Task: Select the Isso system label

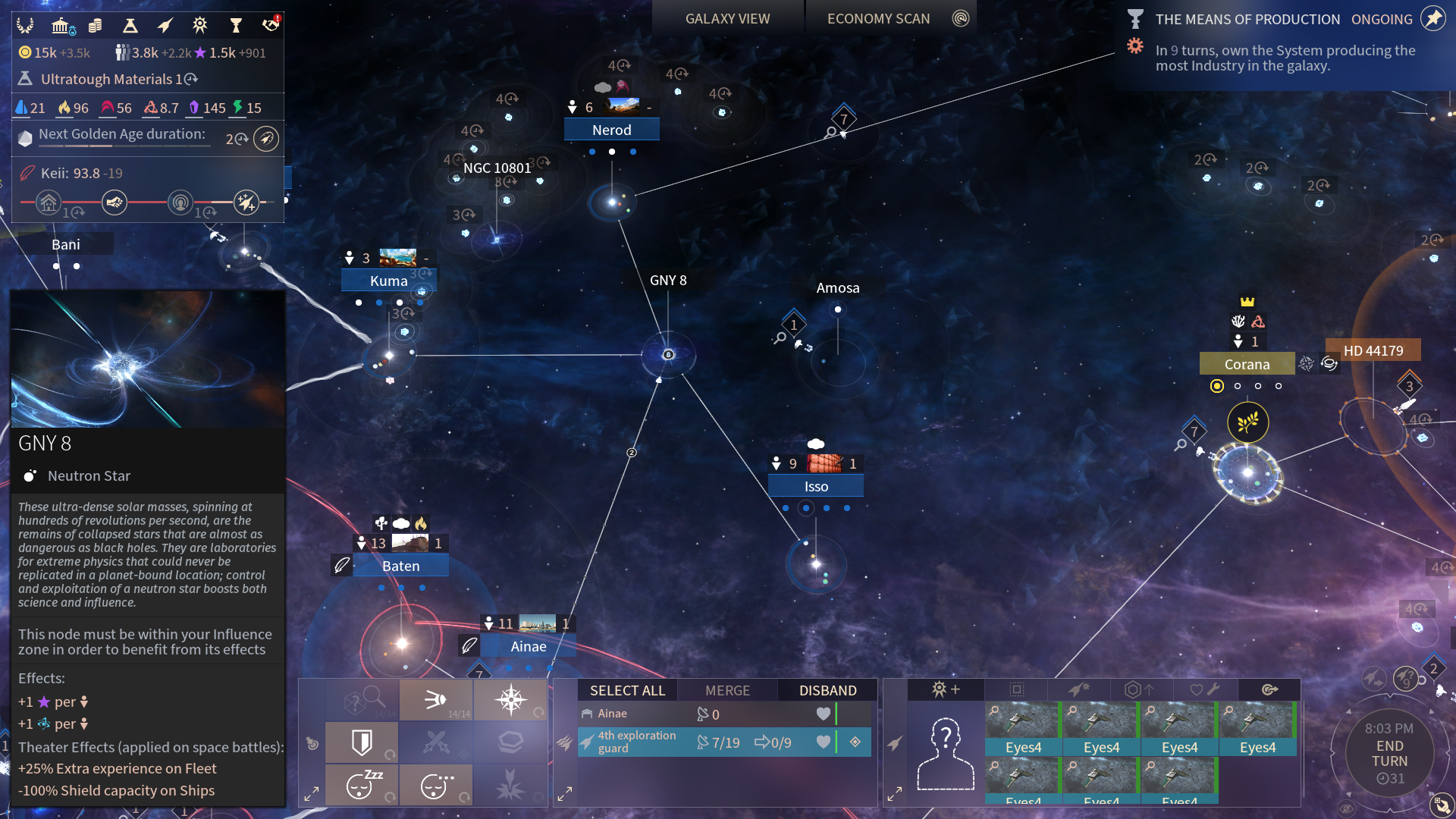Action: click(816, 486)
